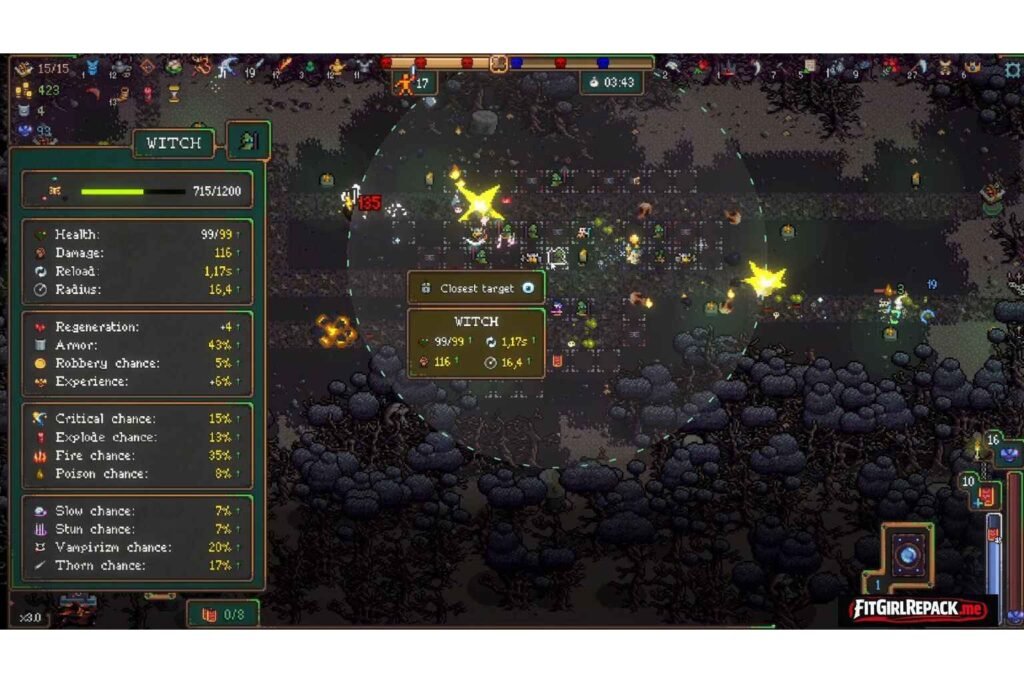Open the spellbook counter showing 0/8
The image size is (1024, 683).
pos(223,614)
